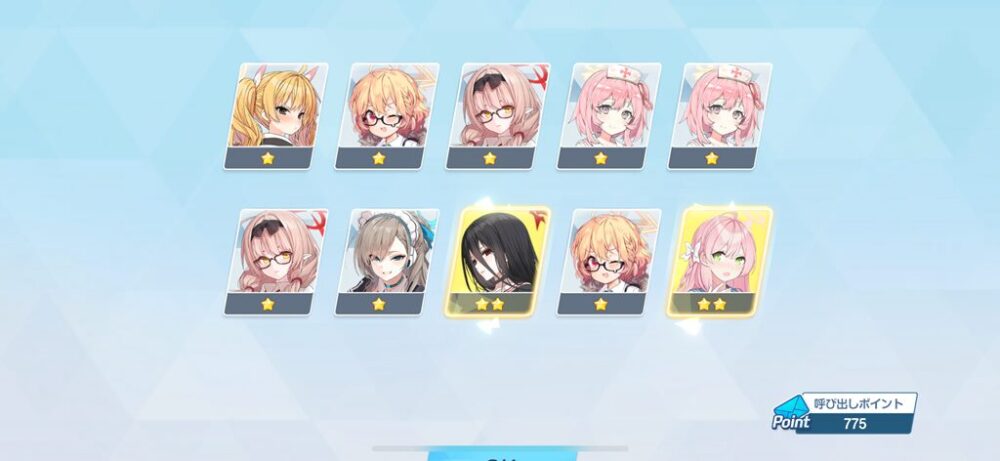Select the blonde twin-tail fox-eared student card
This screenshot has width=1000, height=461.
pos(268,115)
